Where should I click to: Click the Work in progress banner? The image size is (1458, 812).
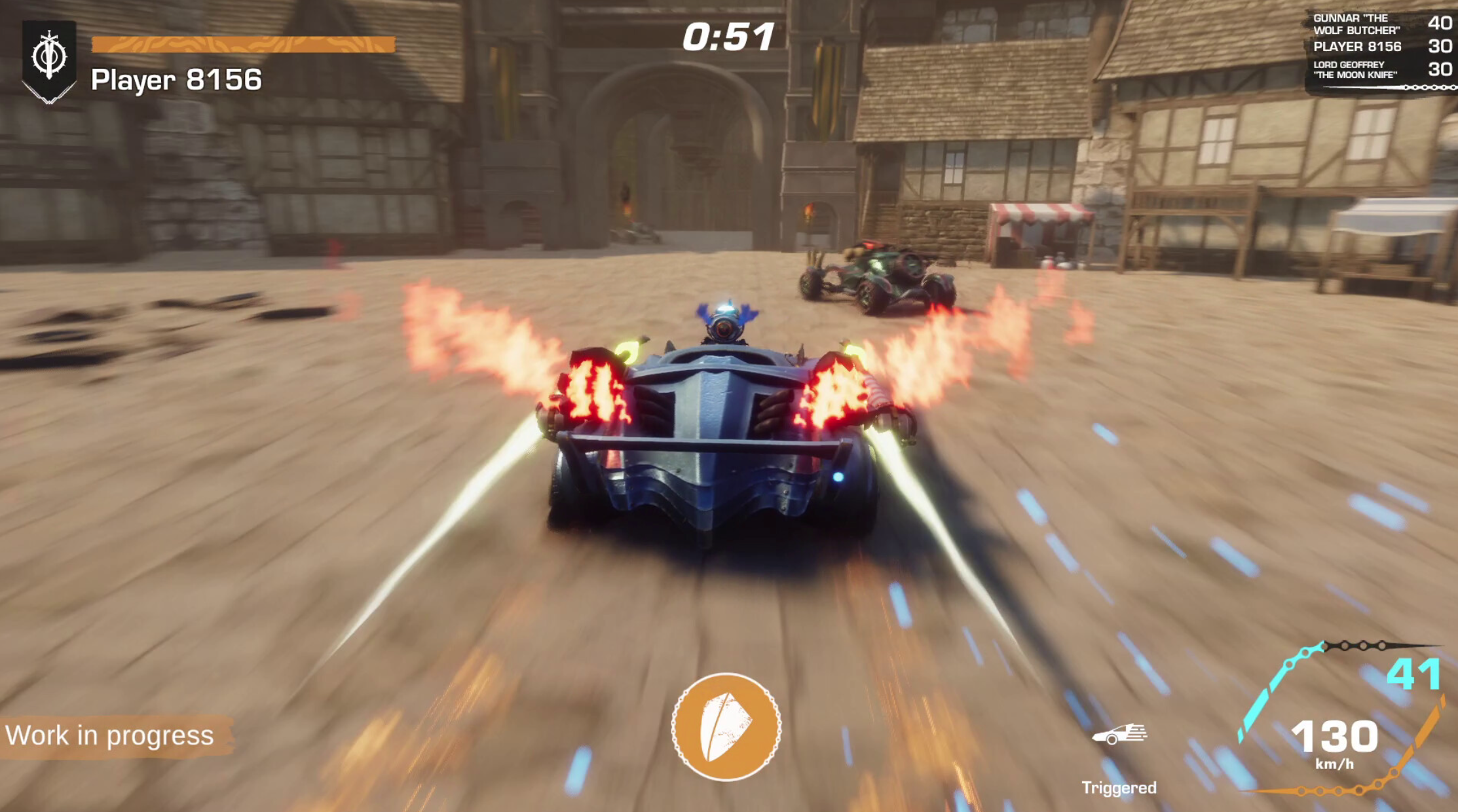click(111, 735)
